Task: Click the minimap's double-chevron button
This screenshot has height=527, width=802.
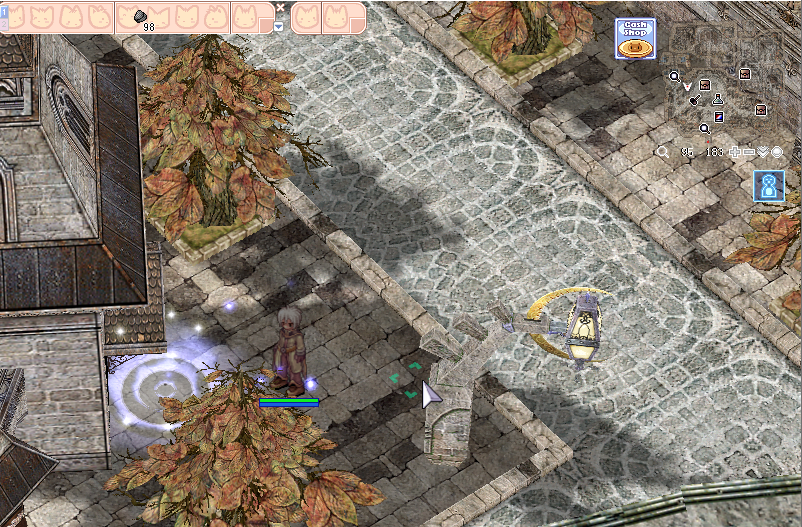Action: point(763,152)
